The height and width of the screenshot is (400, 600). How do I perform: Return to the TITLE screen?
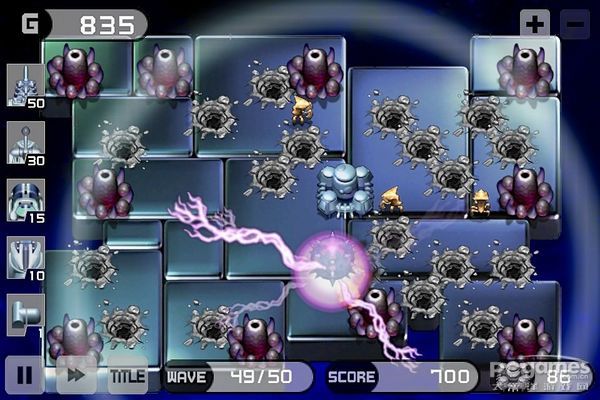click(127, 376)
